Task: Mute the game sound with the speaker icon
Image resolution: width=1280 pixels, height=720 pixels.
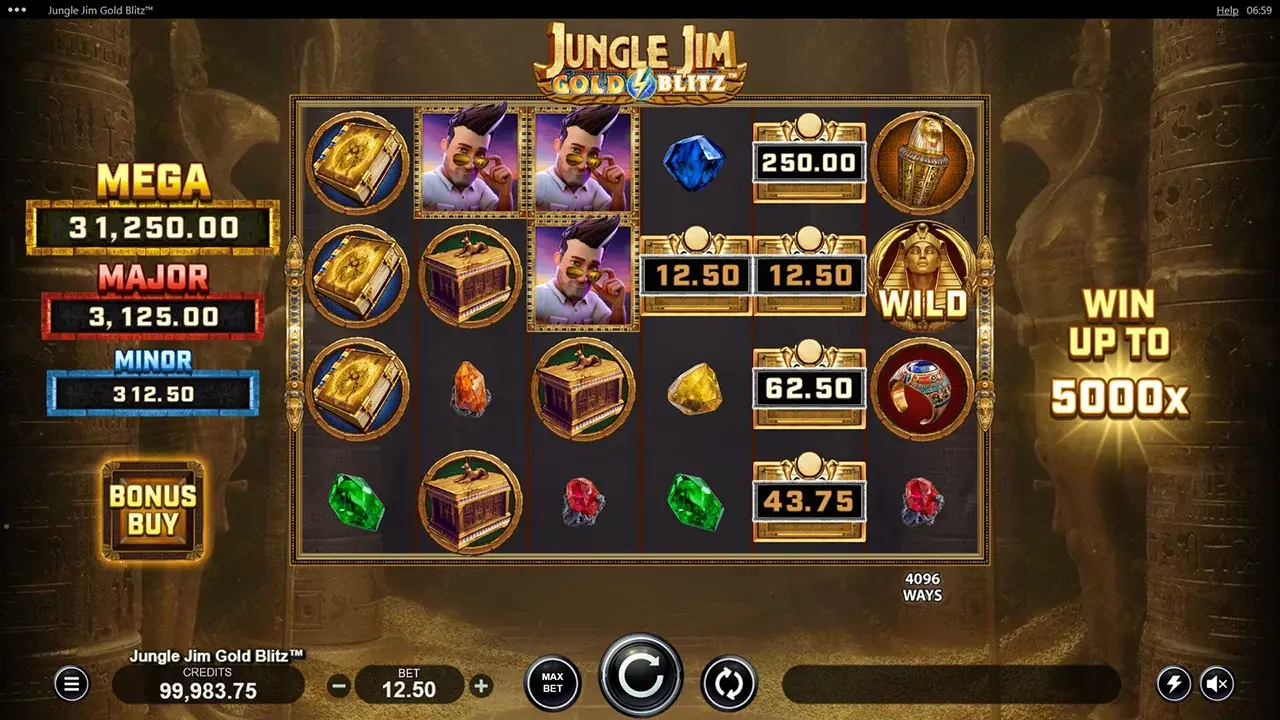Action: click(1218, 682)
